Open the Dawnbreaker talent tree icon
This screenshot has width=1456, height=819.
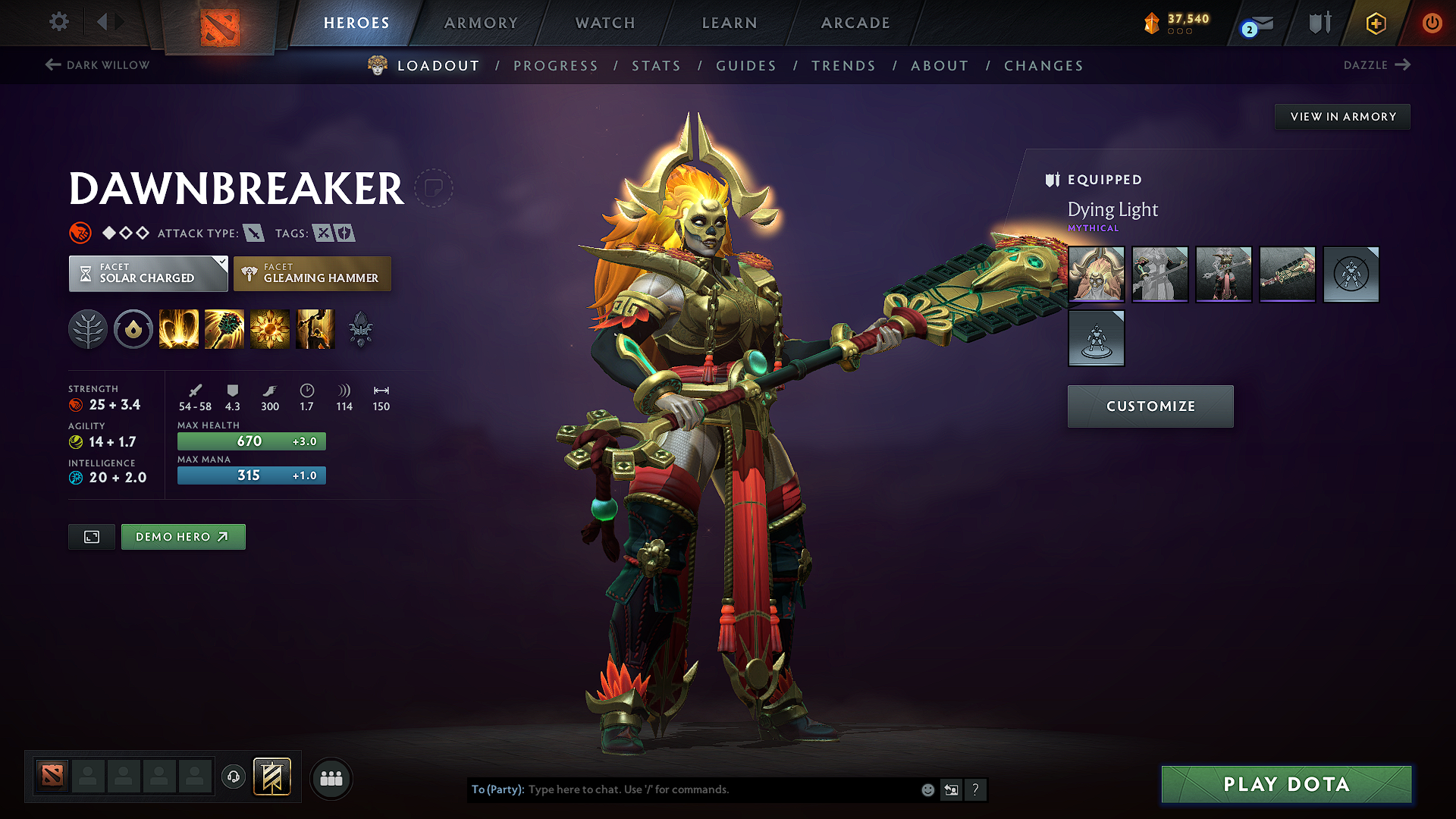click(x=88, y=328)
